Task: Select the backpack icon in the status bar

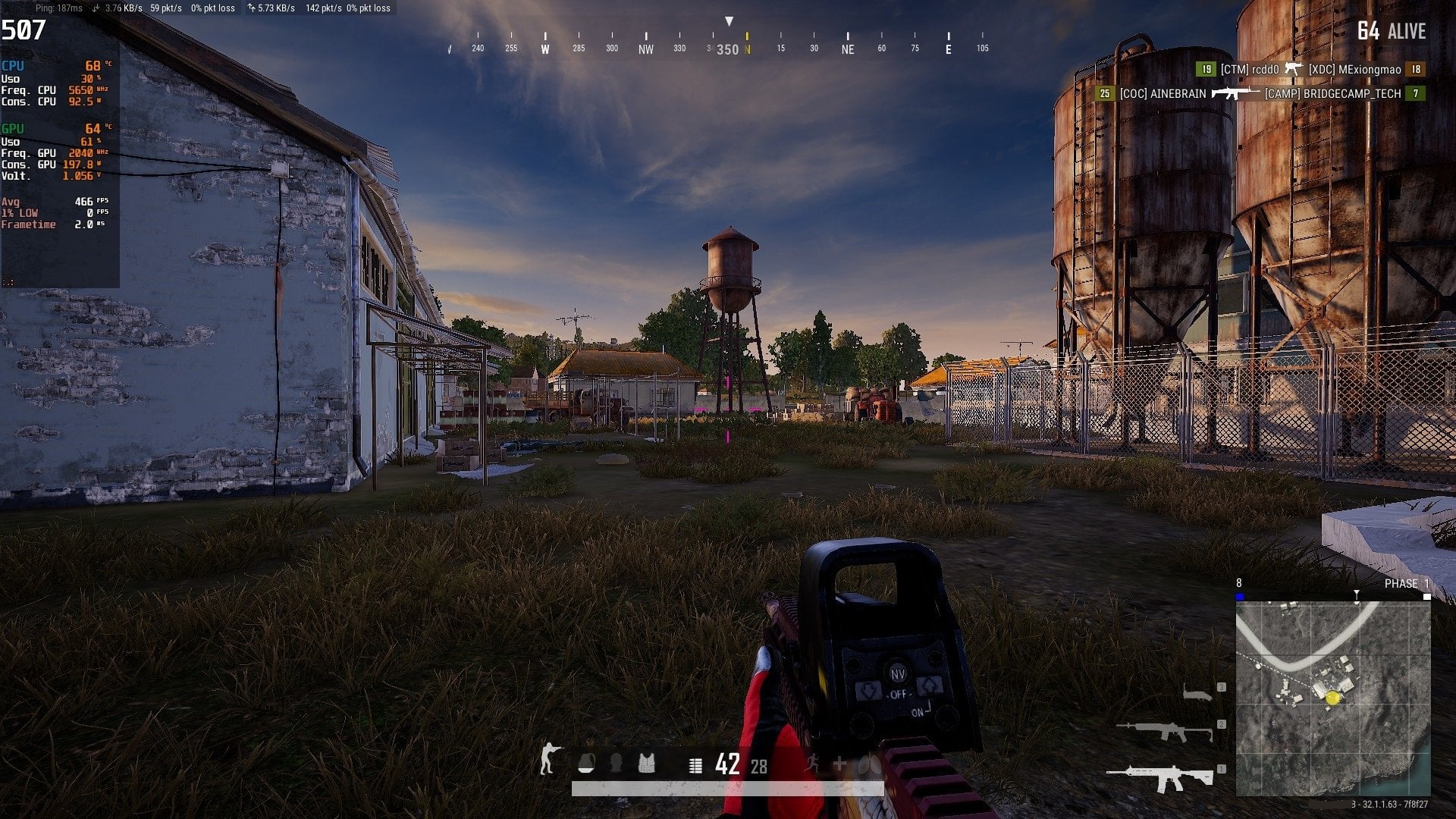Action: (x=587, y=764)
